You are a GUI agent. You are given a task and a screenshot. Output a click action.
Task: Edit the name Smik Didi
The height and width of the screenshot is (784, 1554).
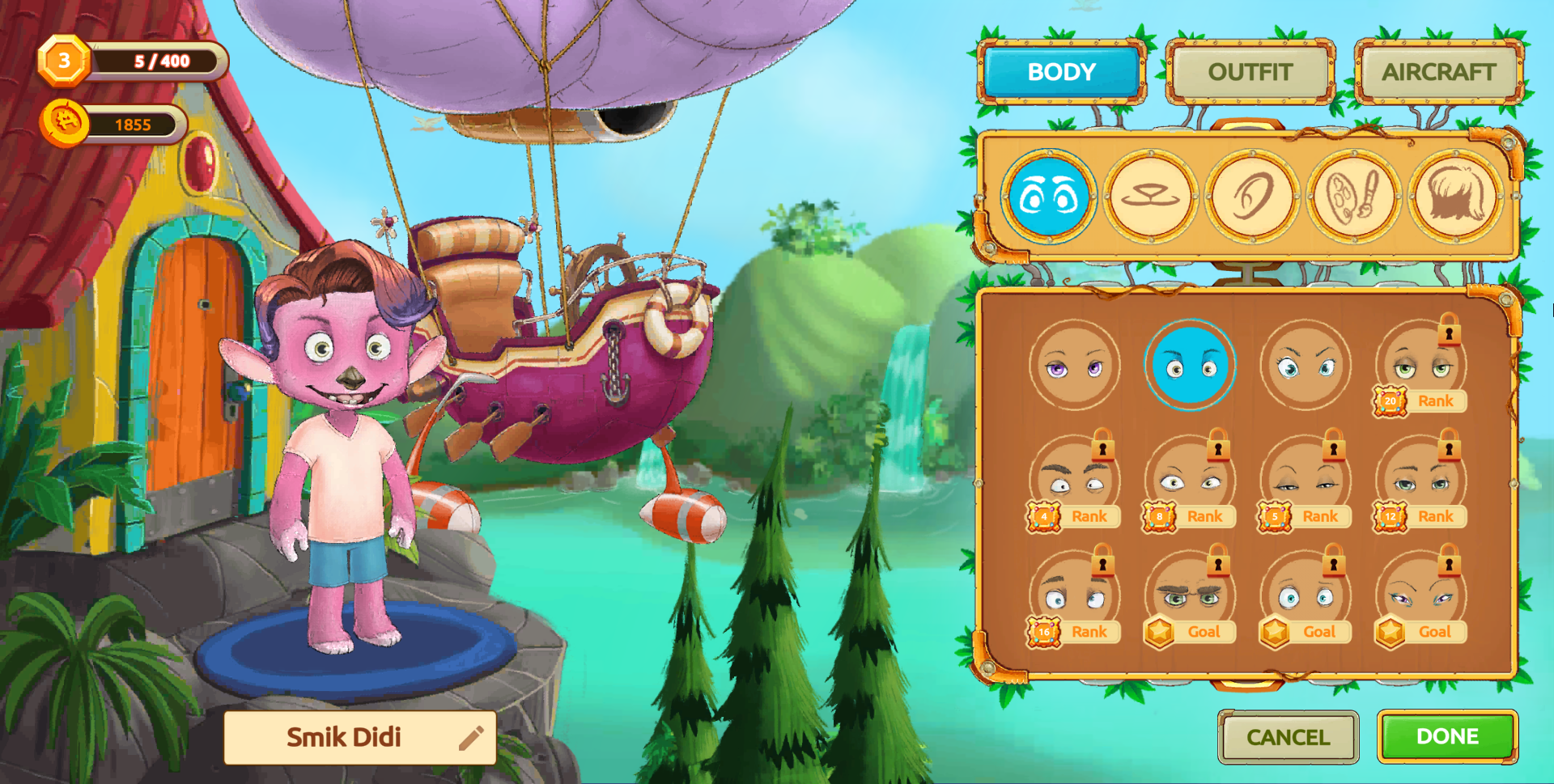tap(470, 738)
